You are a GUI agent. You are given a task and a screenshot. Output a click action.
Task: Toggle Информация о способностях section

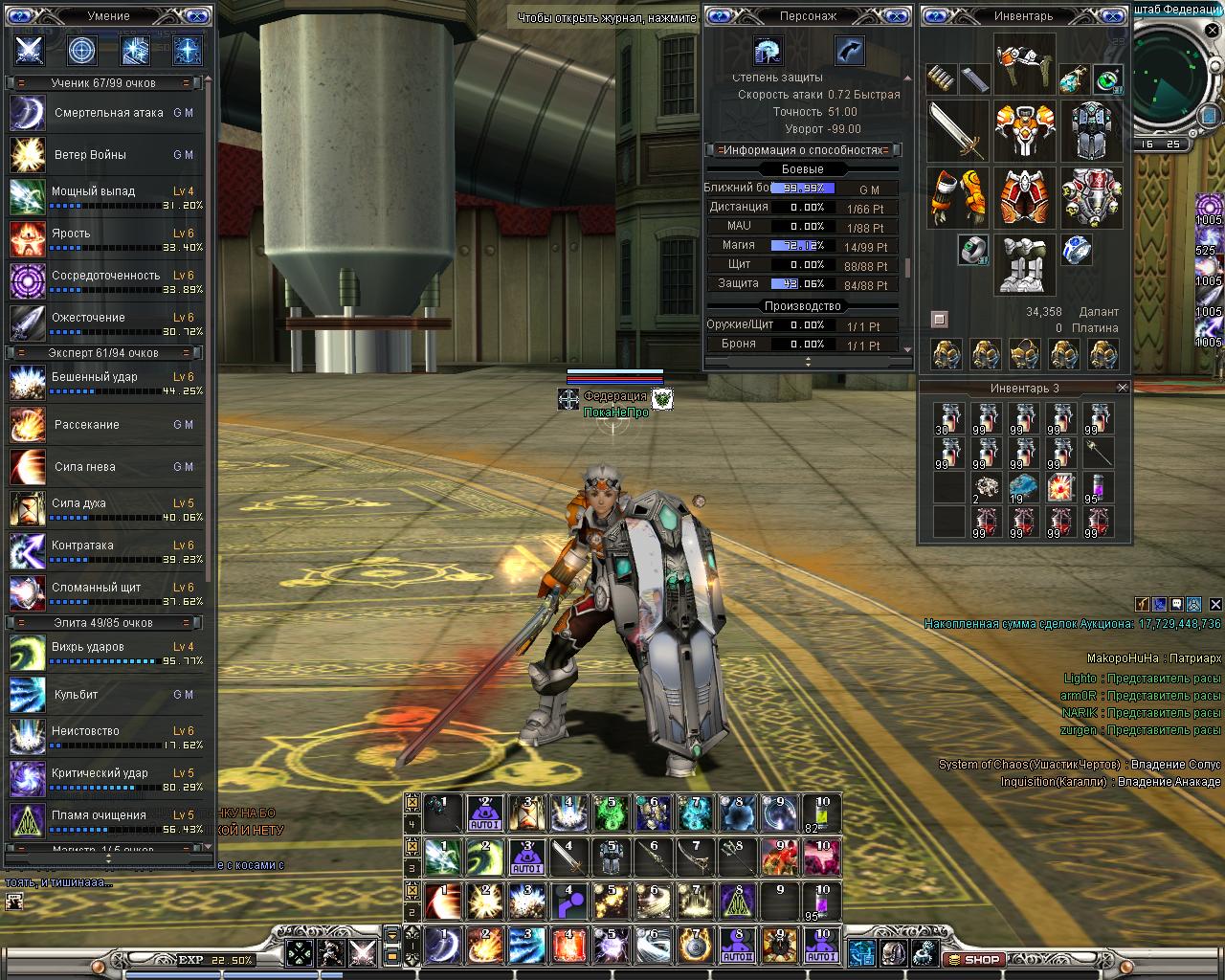pos(803,150)
